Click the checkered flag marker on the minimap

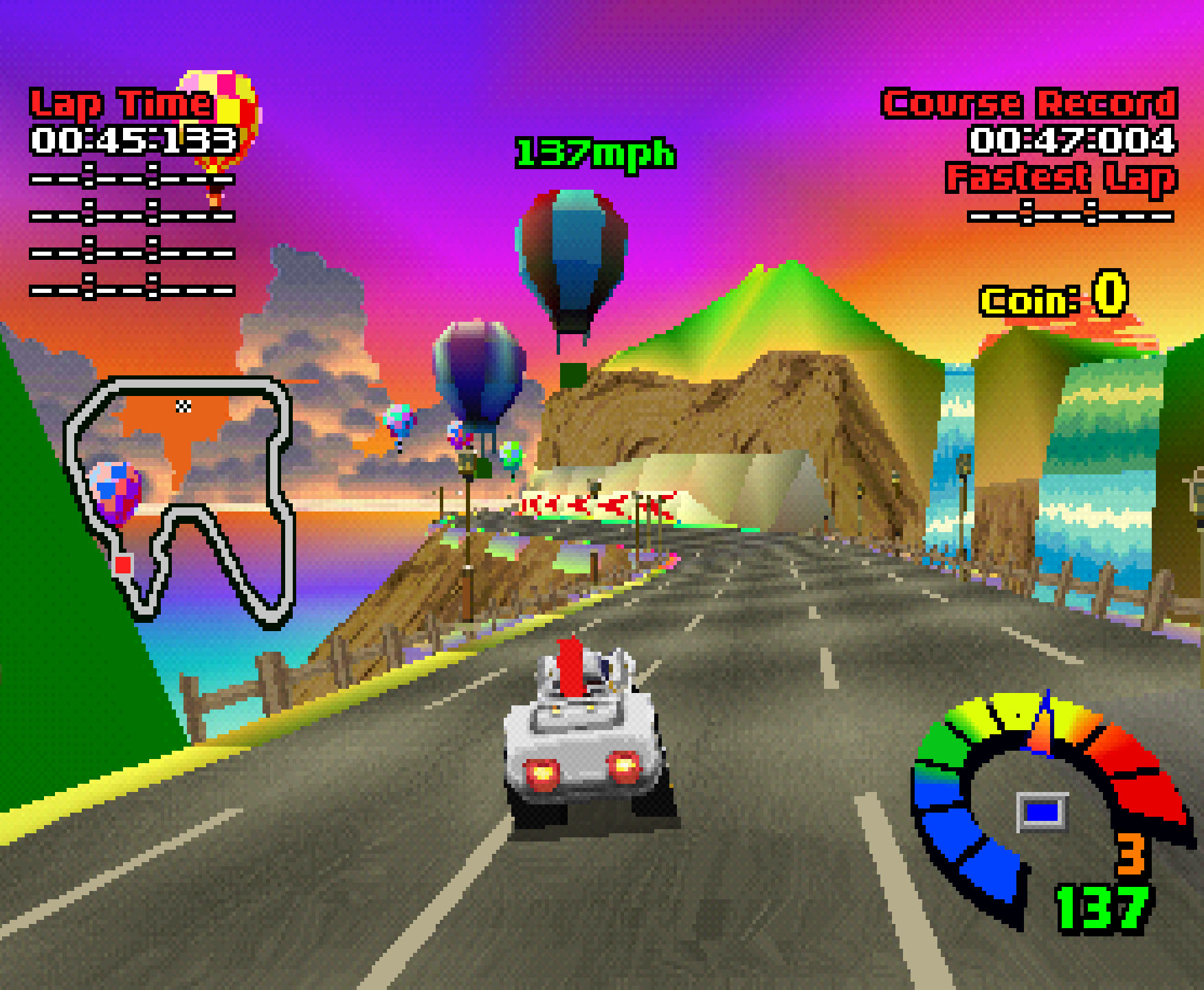pyautogui.click(x=183, y=406)
